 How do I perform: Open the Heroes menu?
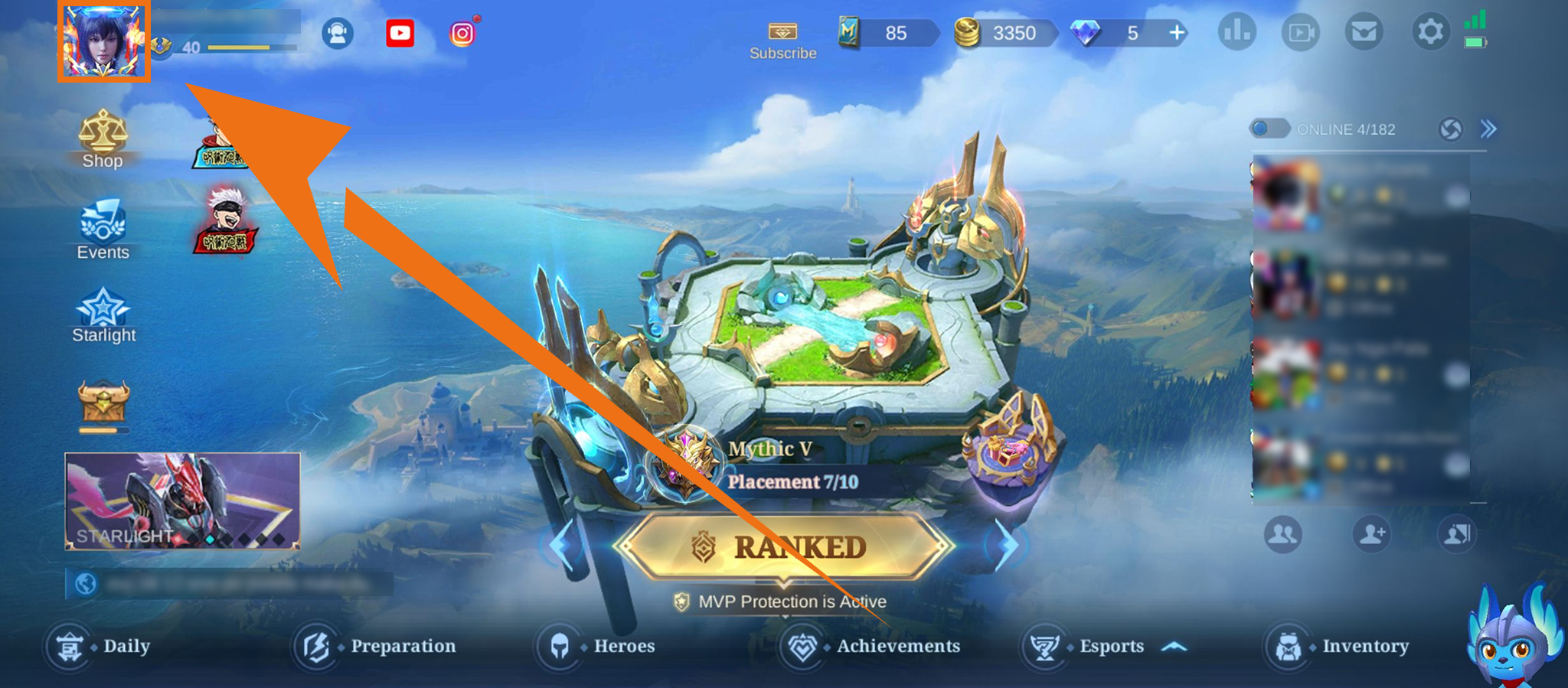596,647
